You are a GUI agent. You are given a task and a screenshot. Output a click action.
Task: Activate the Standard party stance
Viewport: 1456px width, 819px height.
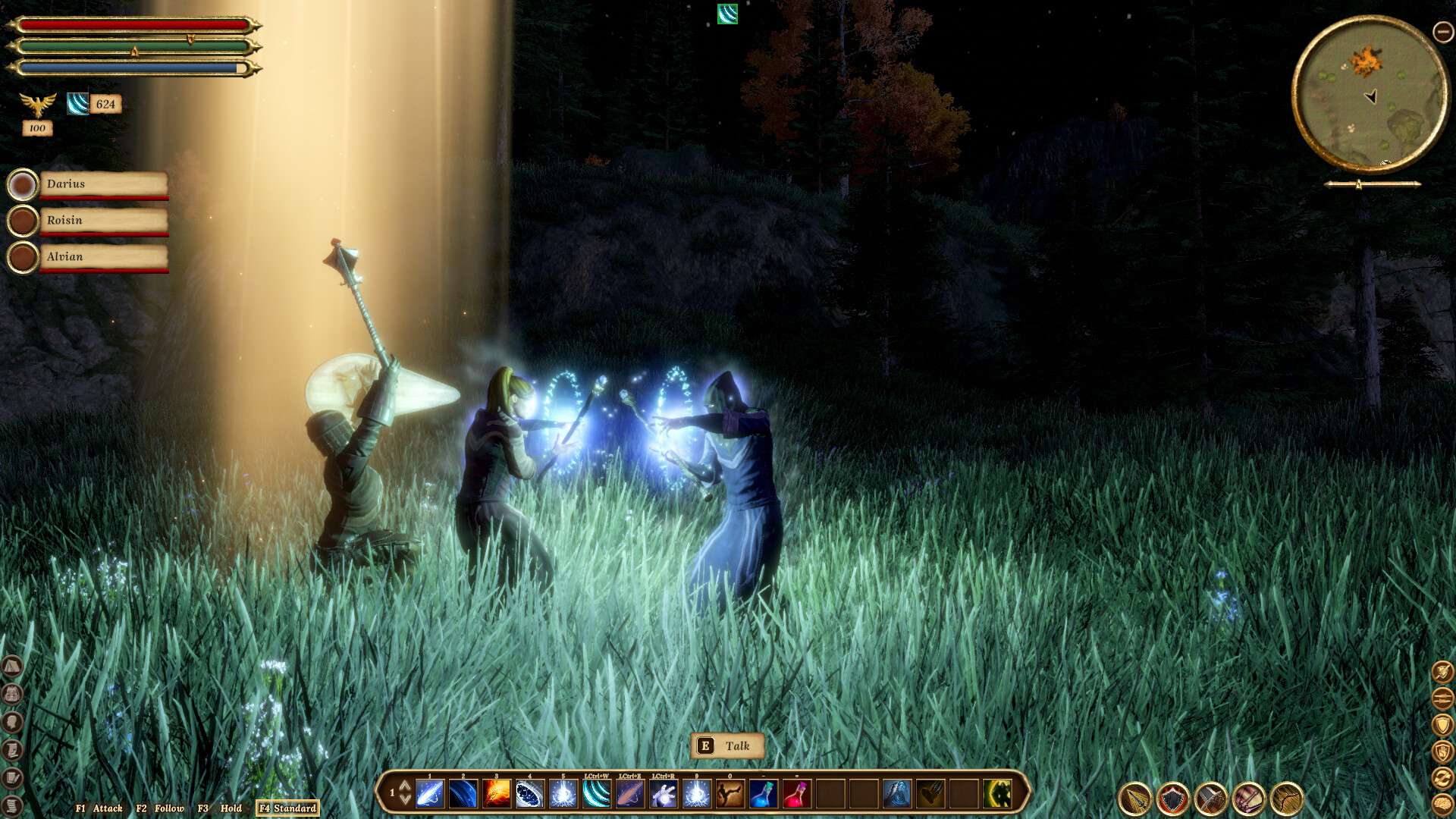[287, 808]
